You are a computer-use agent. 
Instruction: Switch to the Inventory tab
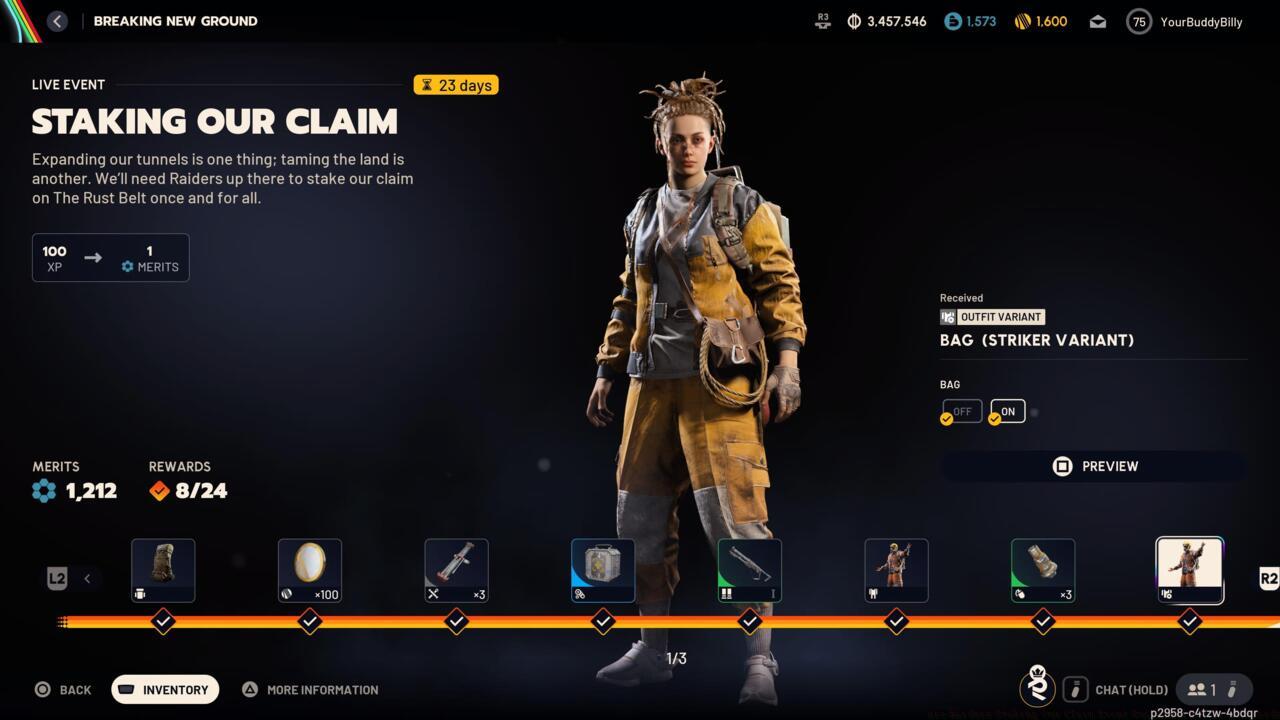click(x=164, y=689)
